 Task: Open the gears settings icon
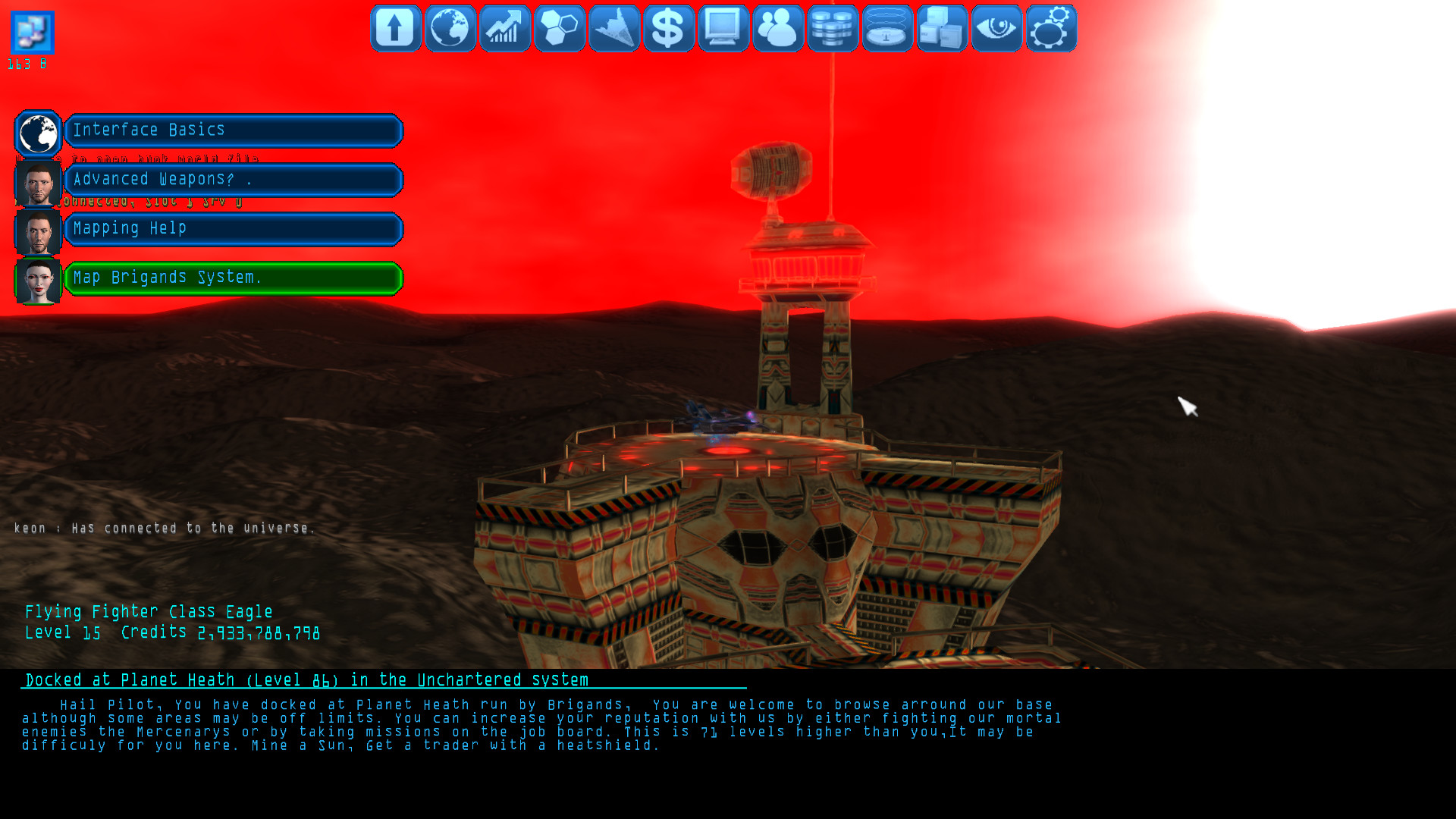(1050, 28)
